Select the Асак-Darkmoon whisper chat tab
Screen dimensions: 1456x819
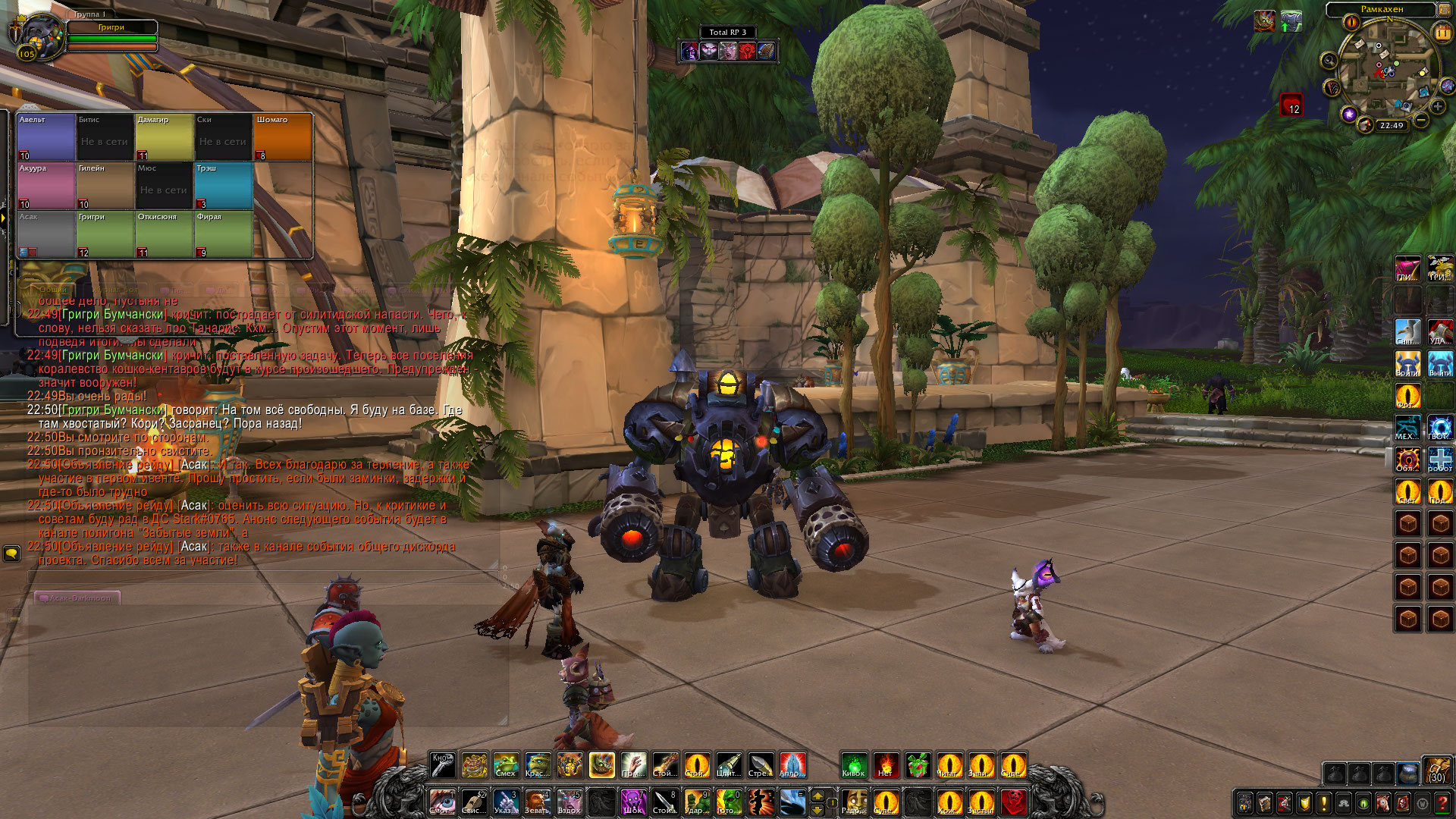click(77, 598)
